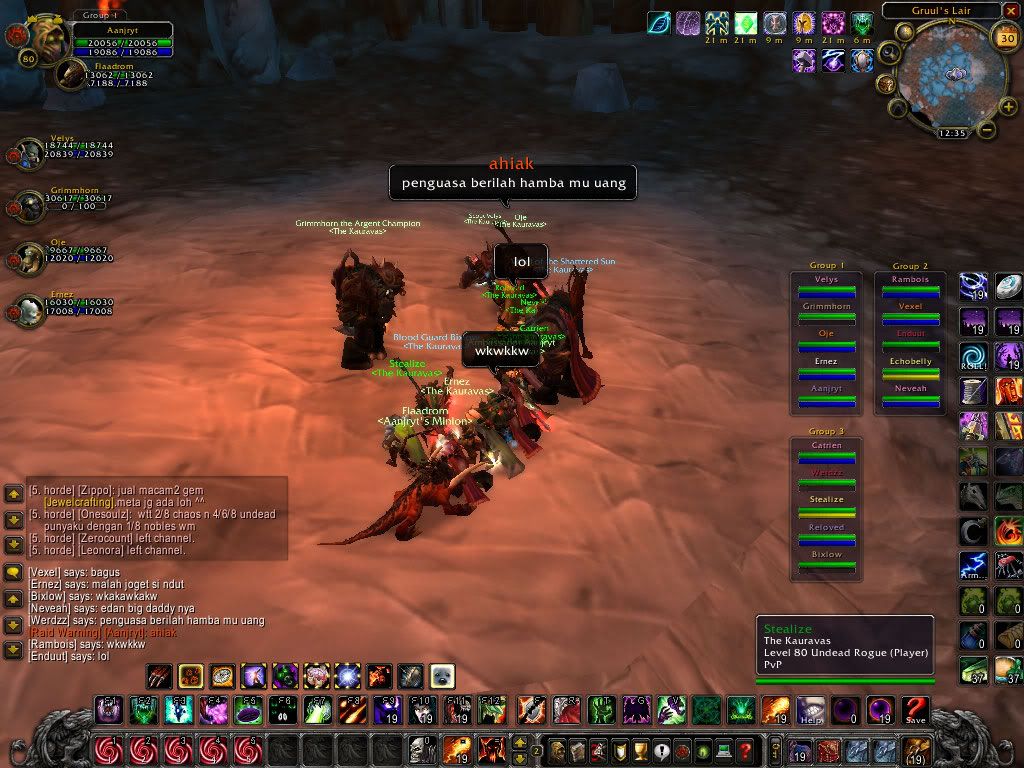Select Velys in the Group 1 raid frame
This screenshot has width=1024, height=768.
coord(826,286)
